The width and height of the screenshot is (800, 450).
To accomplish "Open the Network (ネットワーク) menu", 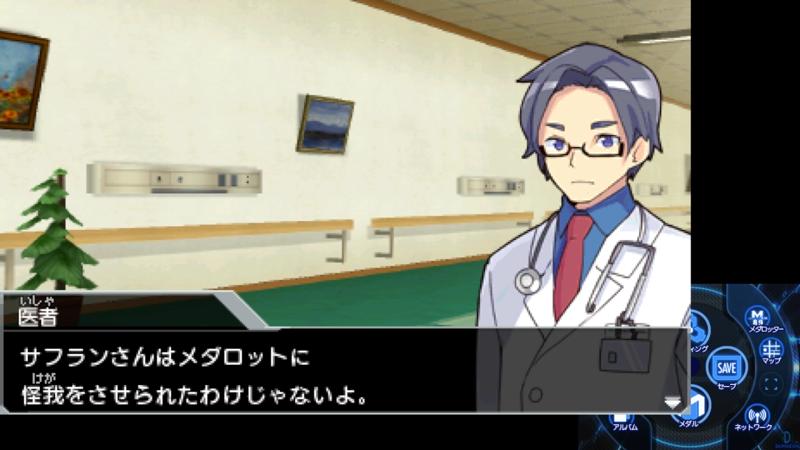I will [x=757, y=415].
